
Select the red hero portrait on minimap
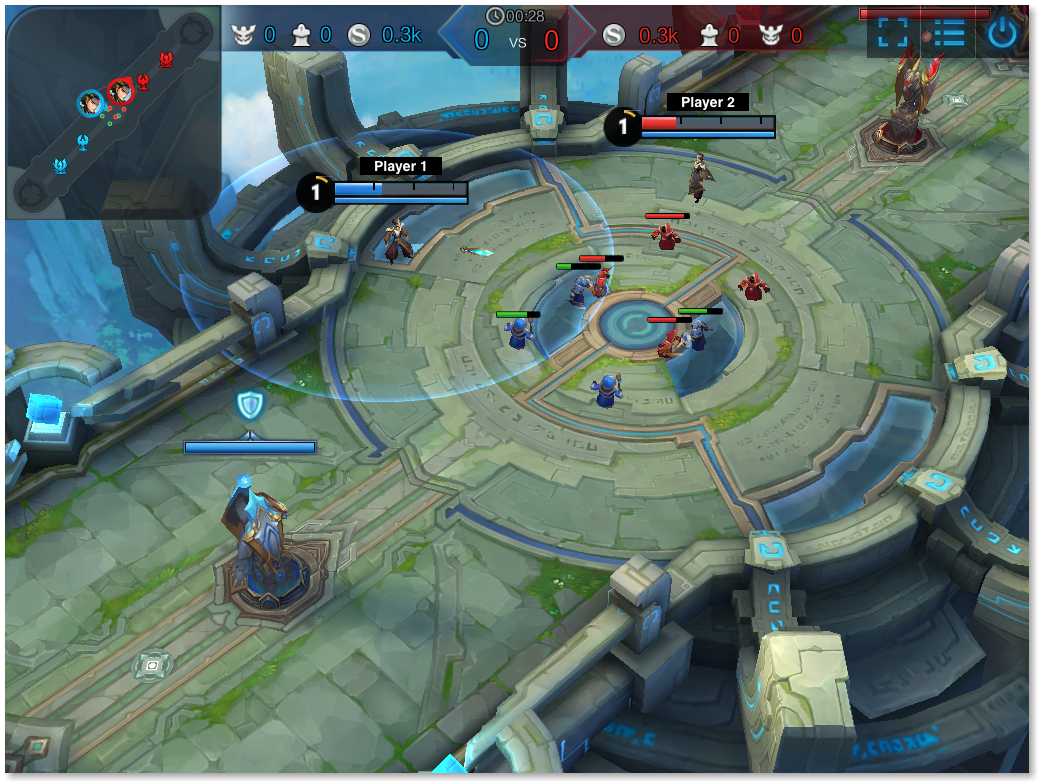click(121, 91)
